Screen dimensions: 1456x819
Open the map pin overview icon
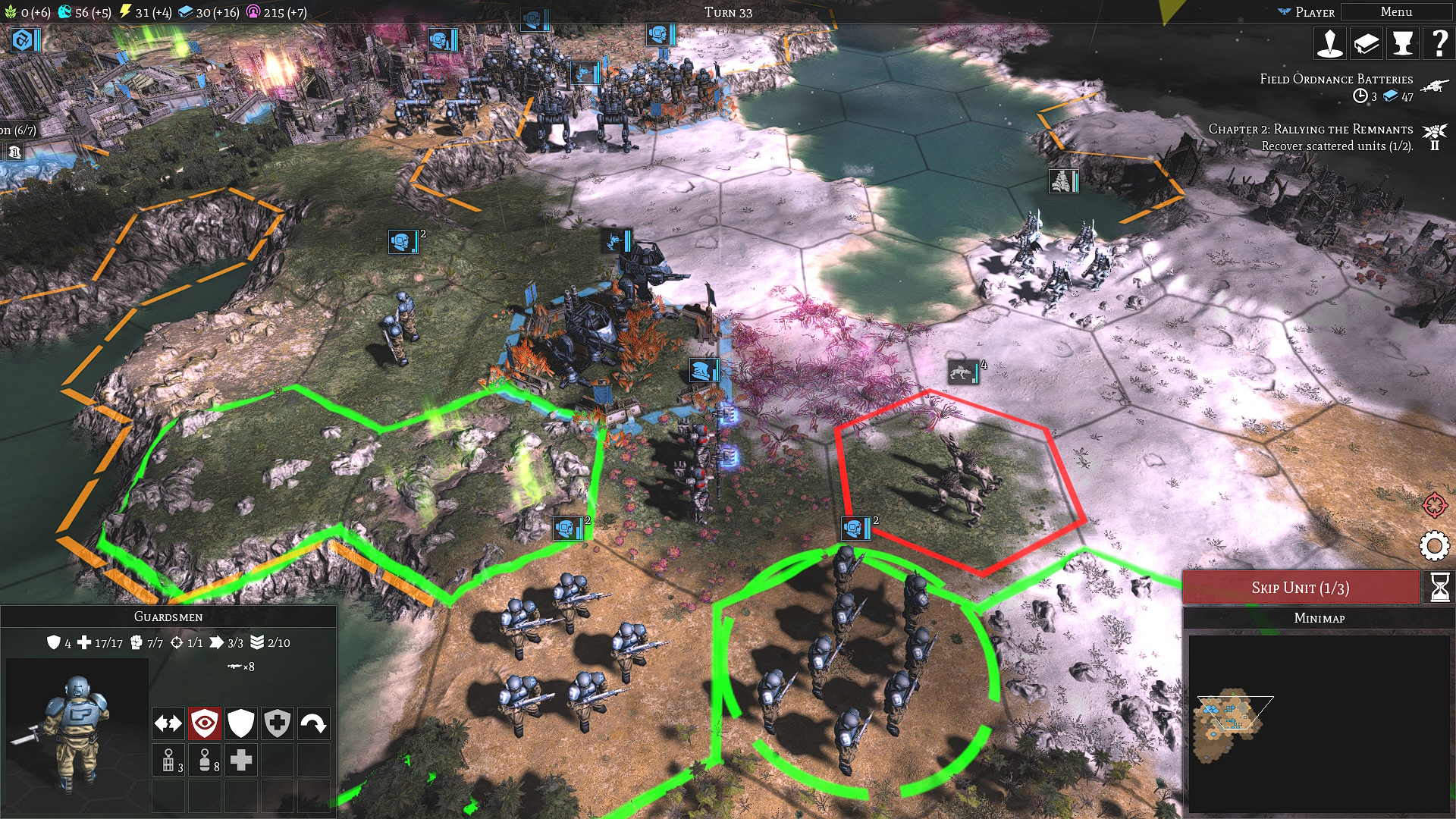[1329, 44]
